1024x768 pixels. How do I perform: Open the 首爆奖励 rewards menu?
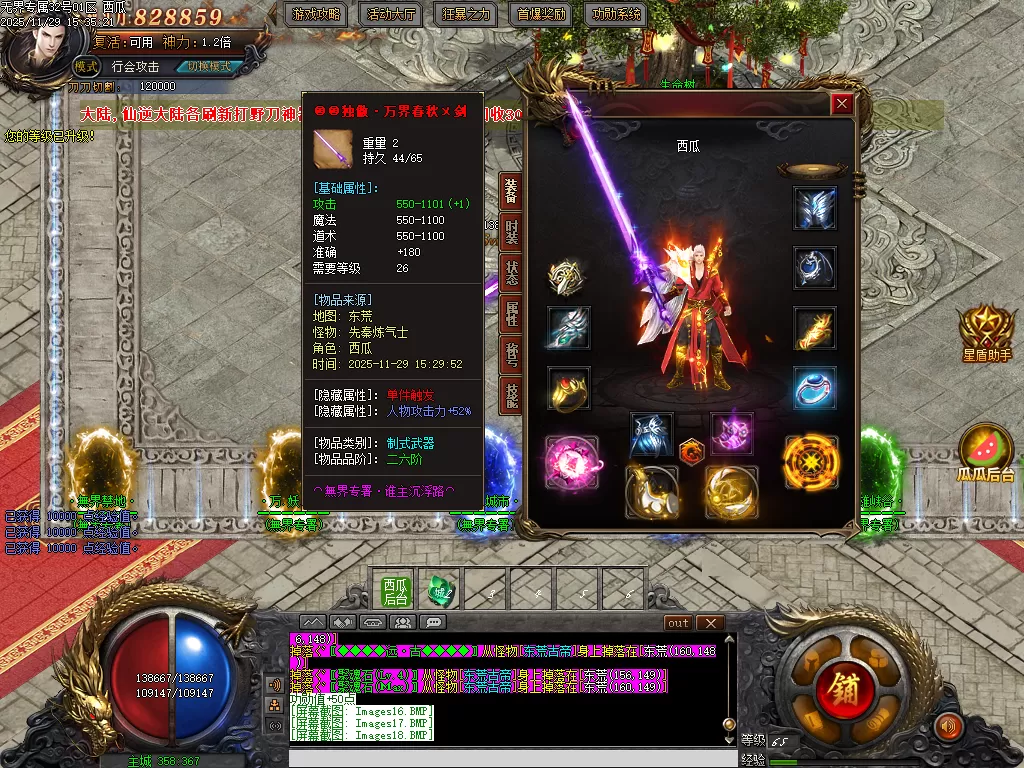coord(542,15)
